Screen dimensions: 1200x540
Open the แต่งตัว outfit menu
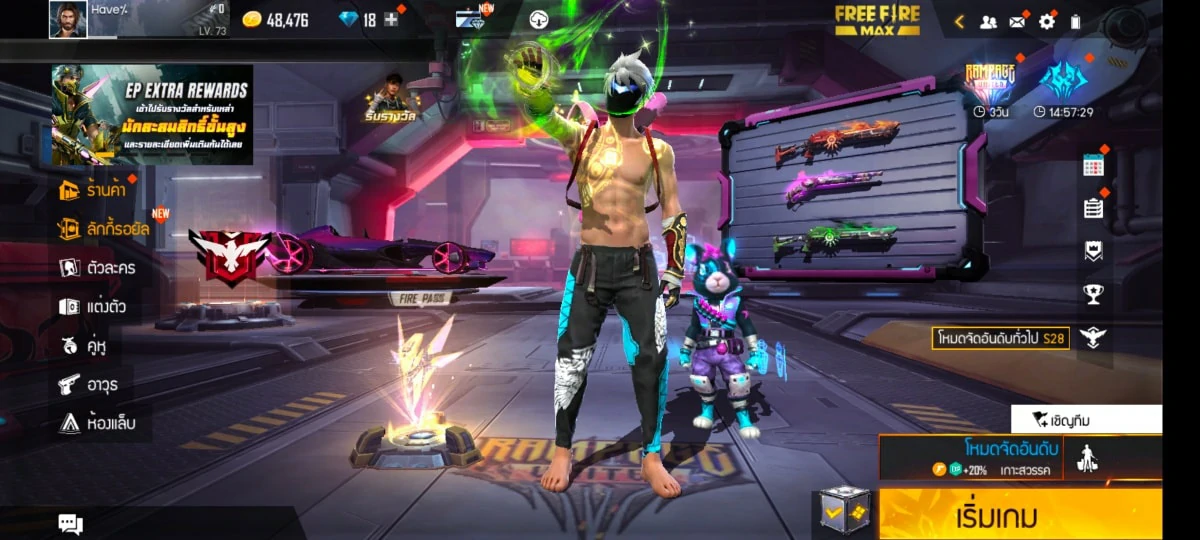pos(93,307)
